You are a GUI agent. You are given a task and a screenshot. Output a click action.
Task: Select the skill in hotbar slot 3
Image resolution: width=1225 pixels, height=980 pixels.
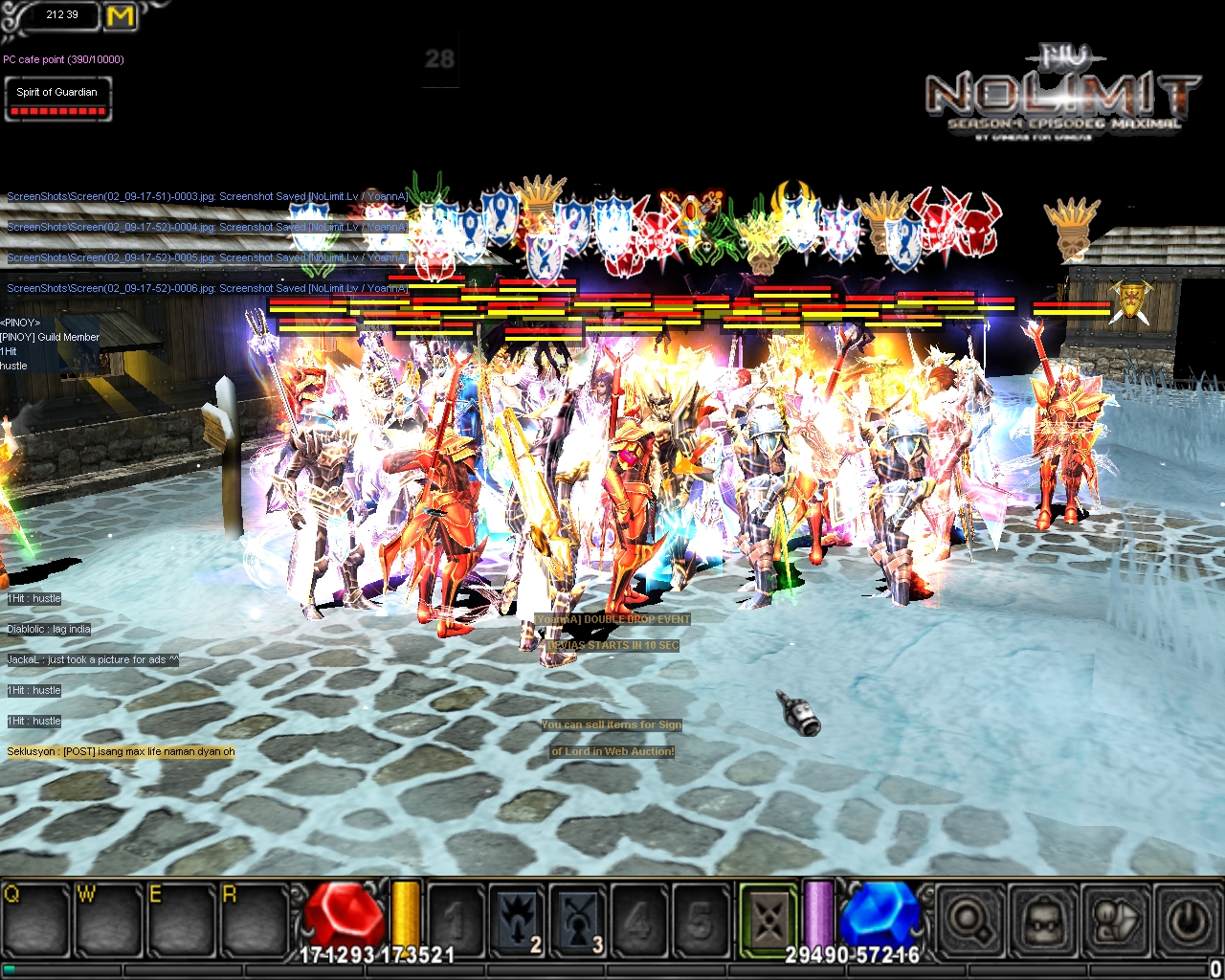(x=579, y=921)
